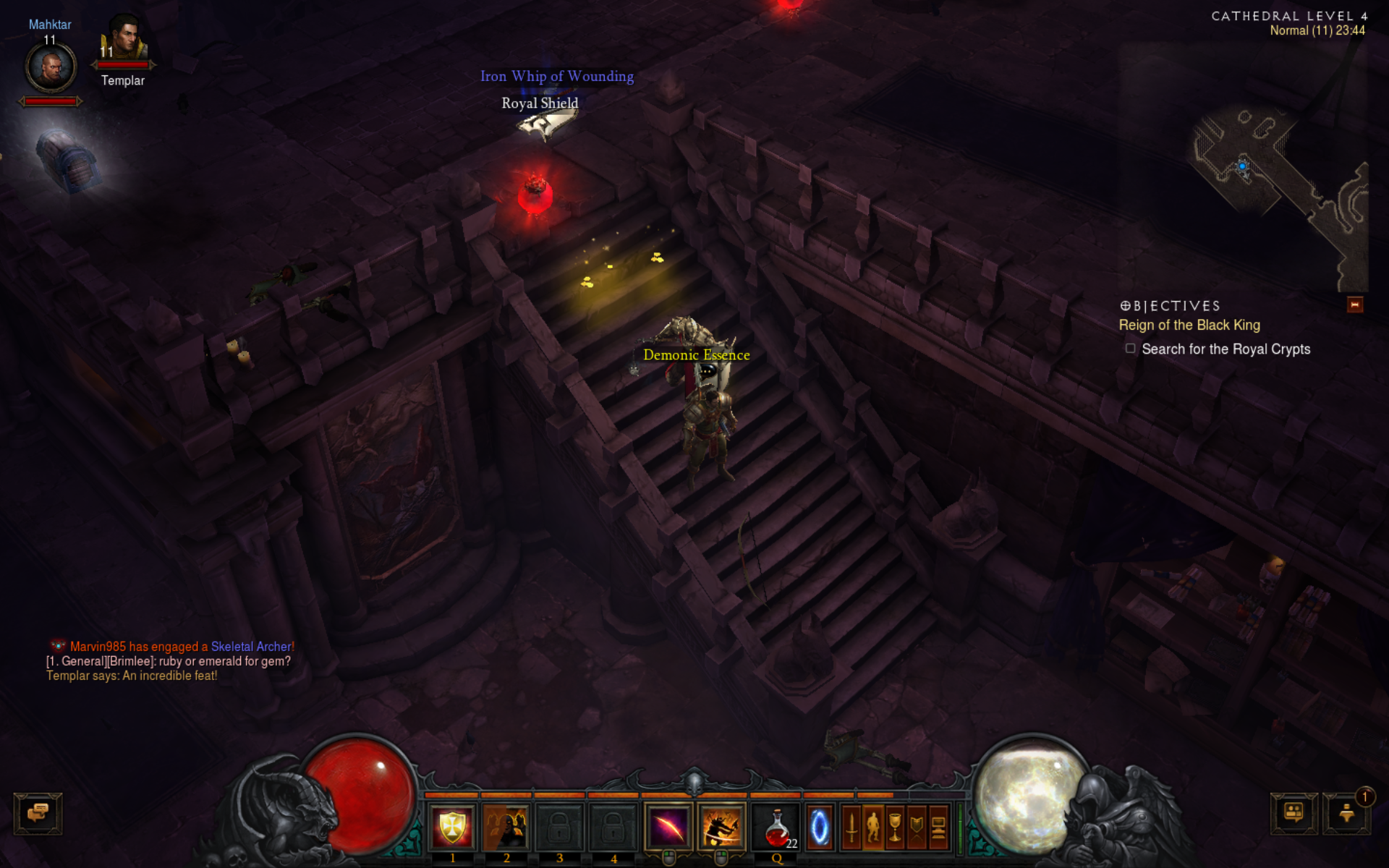
Task: Open the shield-and-chevron menu button
Action: [917, 827]
